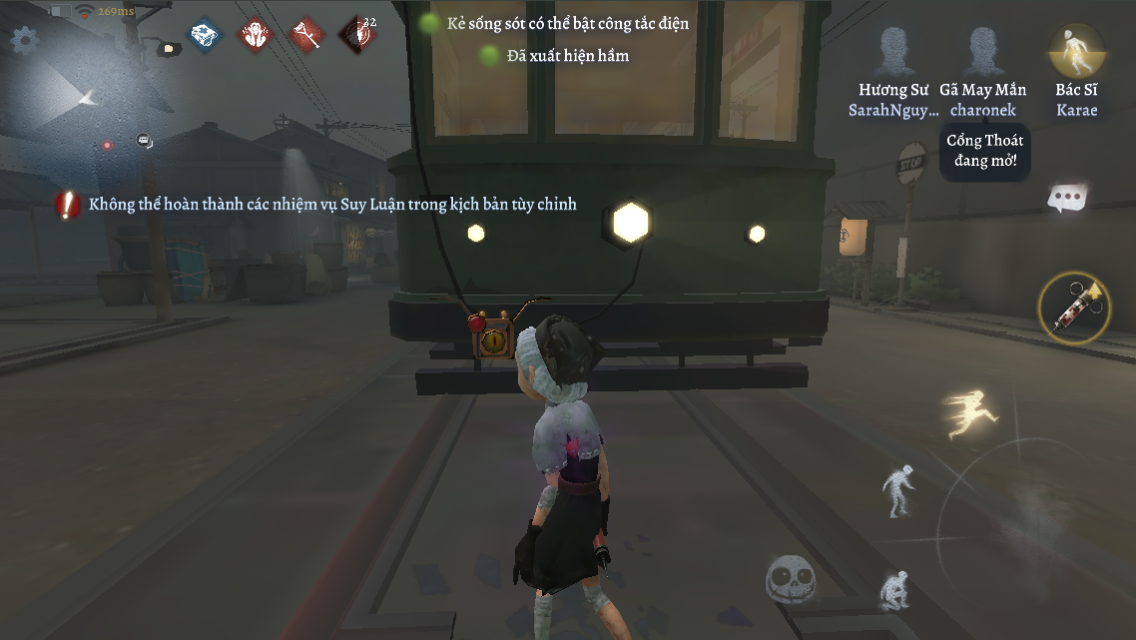
Task: Tap the small chat bubble on the minimap
Action: point(144,141)
